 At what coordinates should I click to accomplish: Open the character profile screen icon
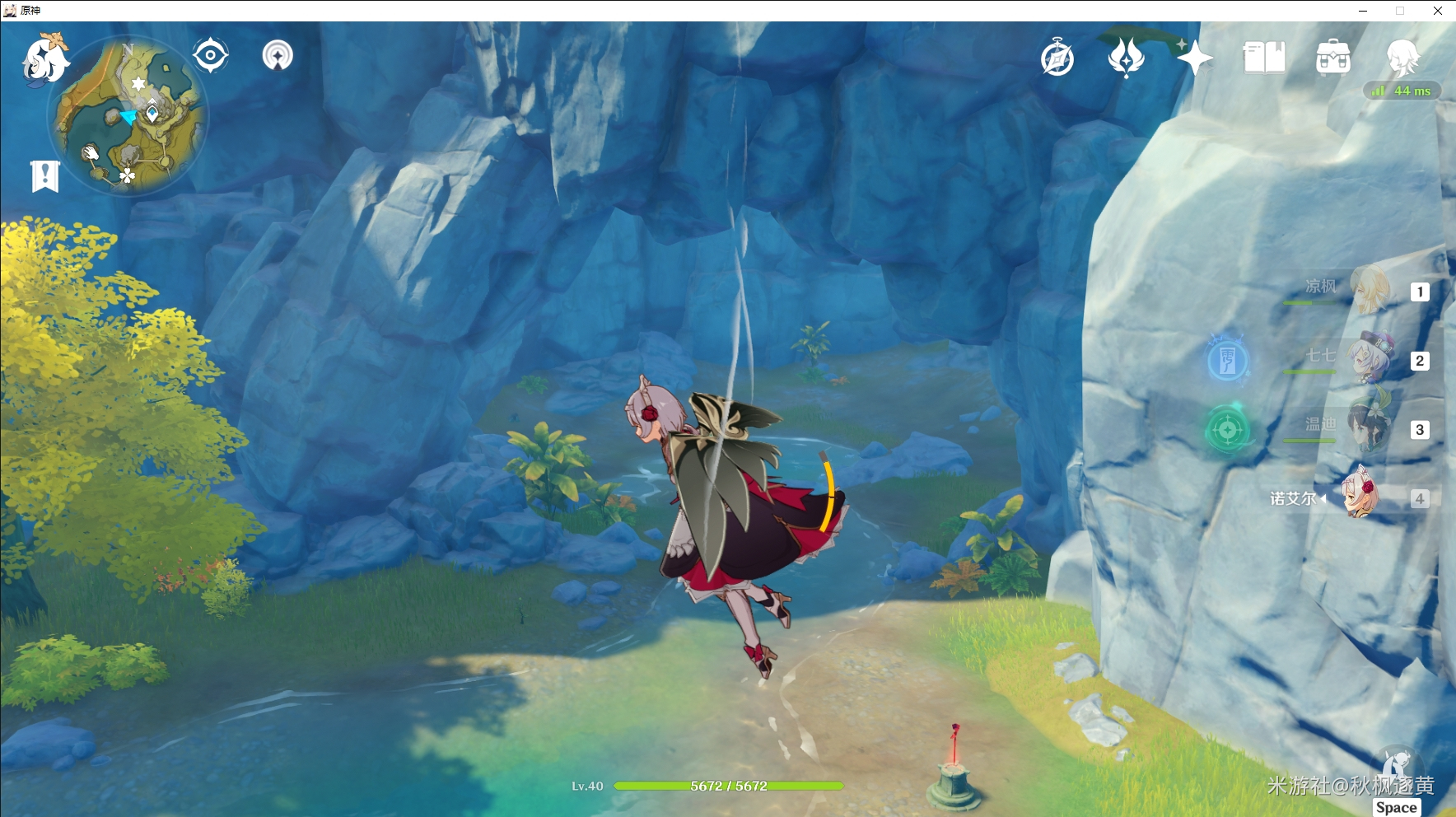click(x=1402, y=58)
